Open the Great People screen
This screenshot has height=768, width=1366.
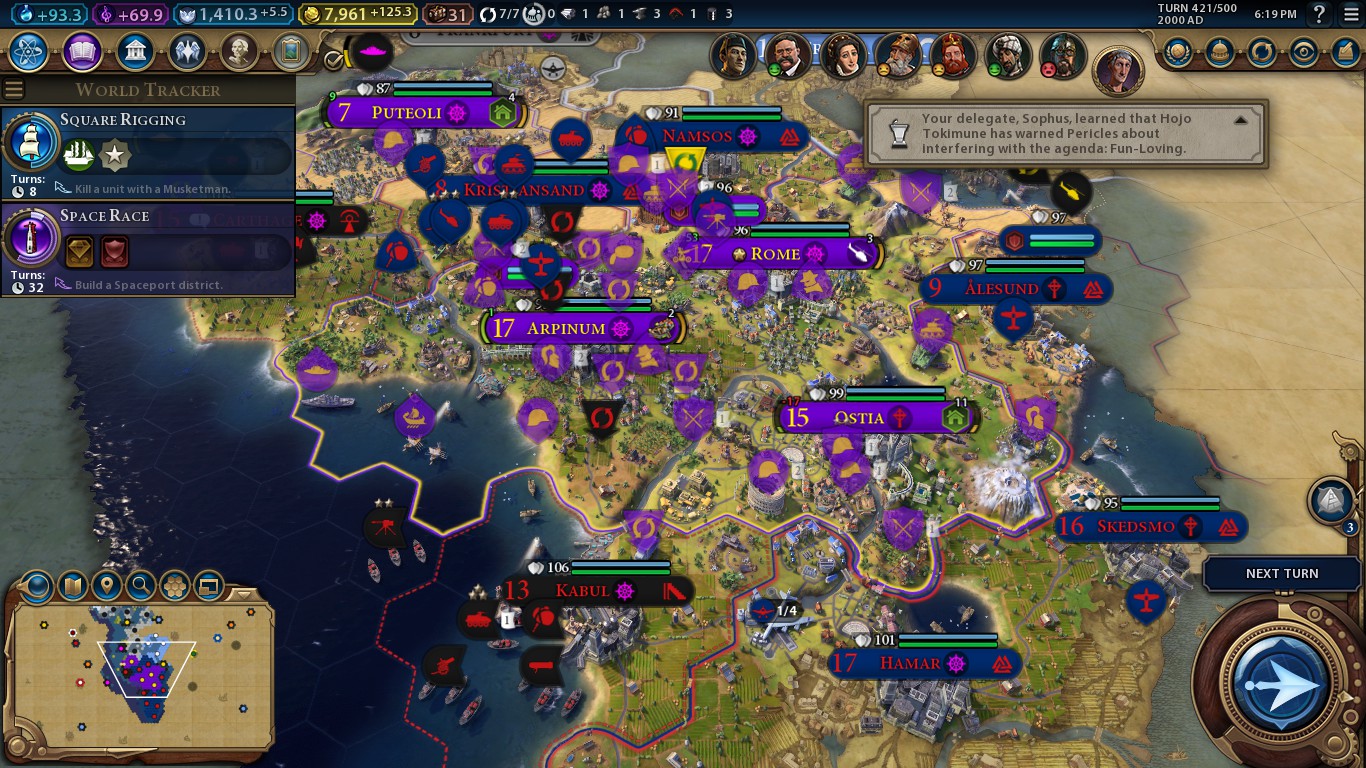coord(238,52)
